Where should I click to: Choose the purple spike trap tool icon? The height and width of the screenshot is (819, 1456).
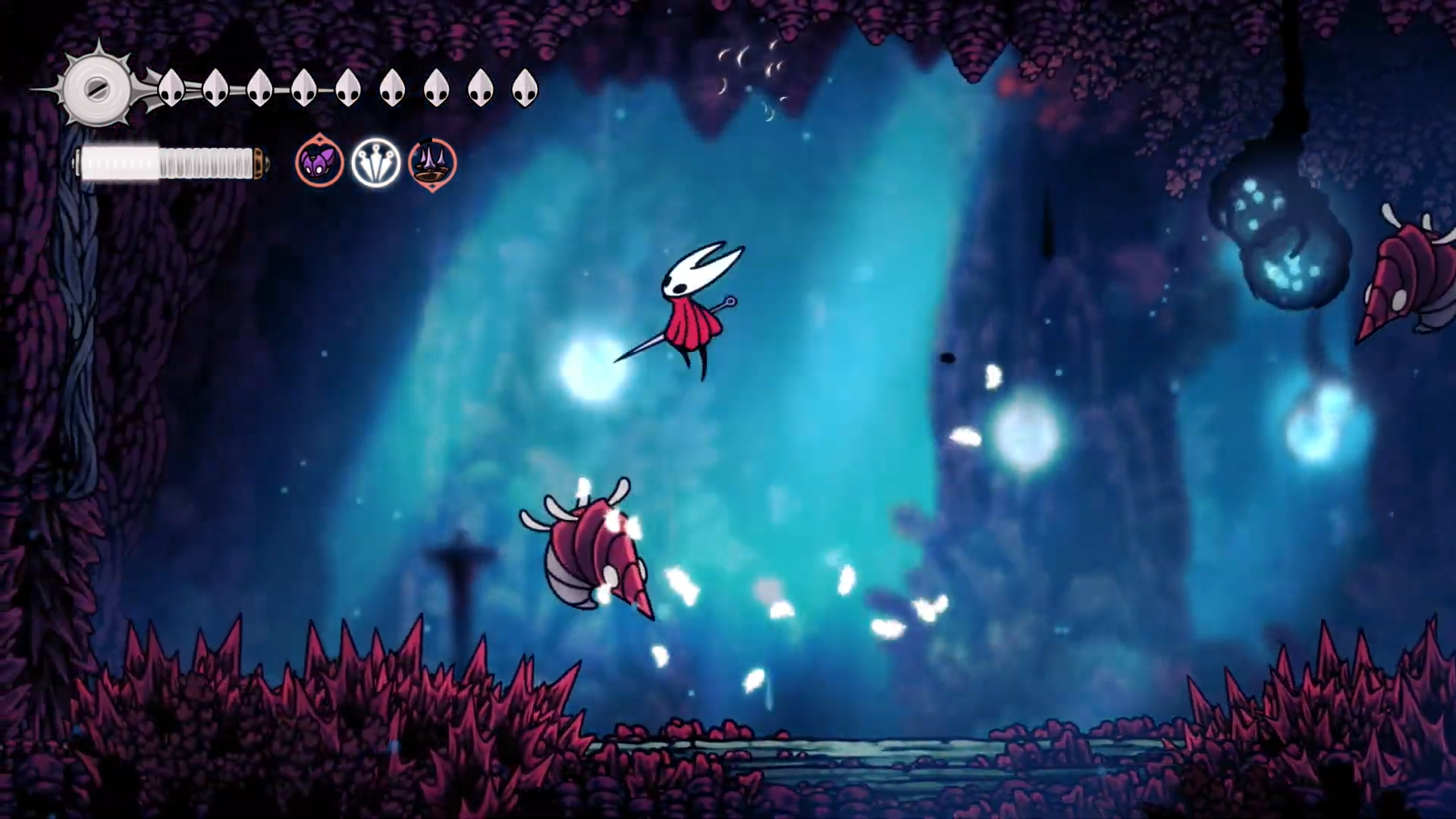432,163
